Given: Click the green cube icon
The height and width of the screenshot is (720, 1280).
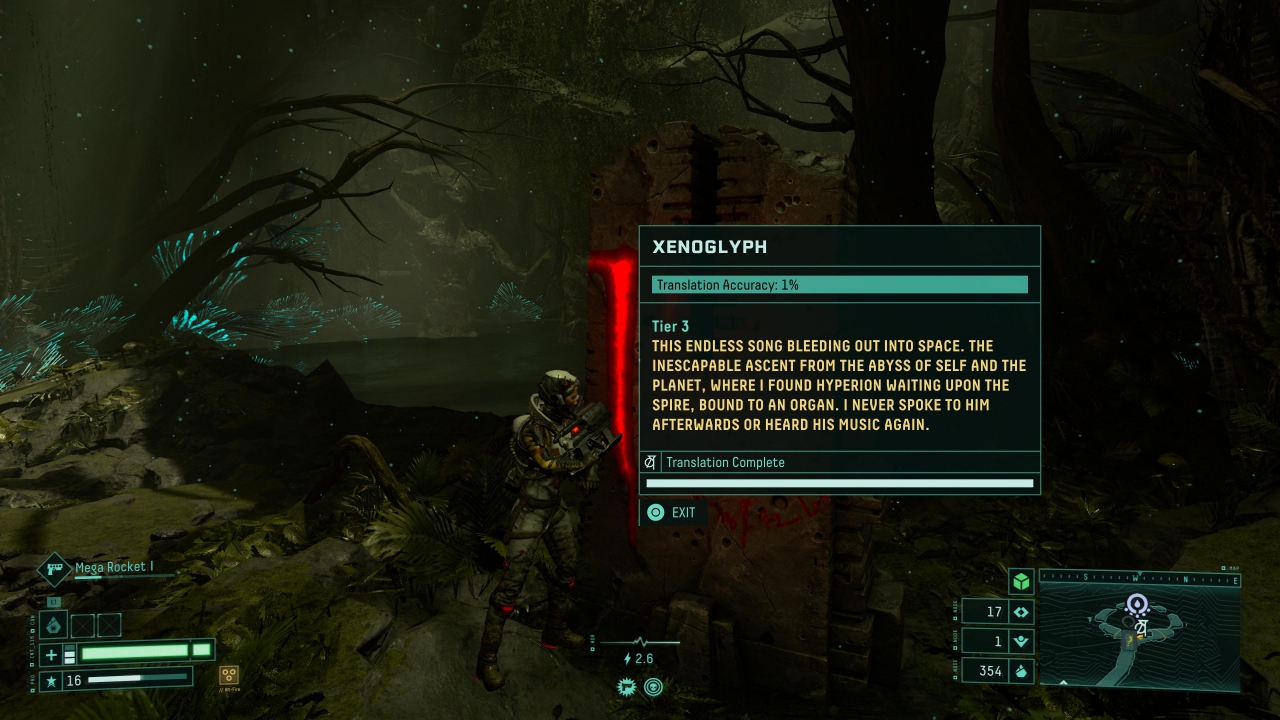Looking at the screenshot, I should tap(1020, 582).
